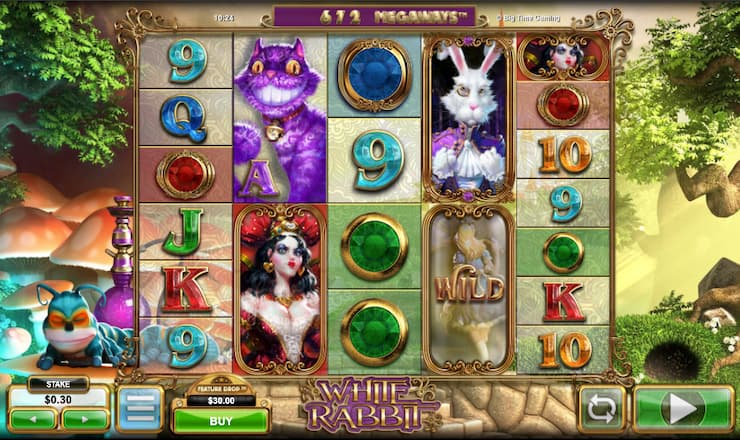740x440 pixels.
Task: Buy the Feature Drop with the green BUY button
Action: coord(220,421)
